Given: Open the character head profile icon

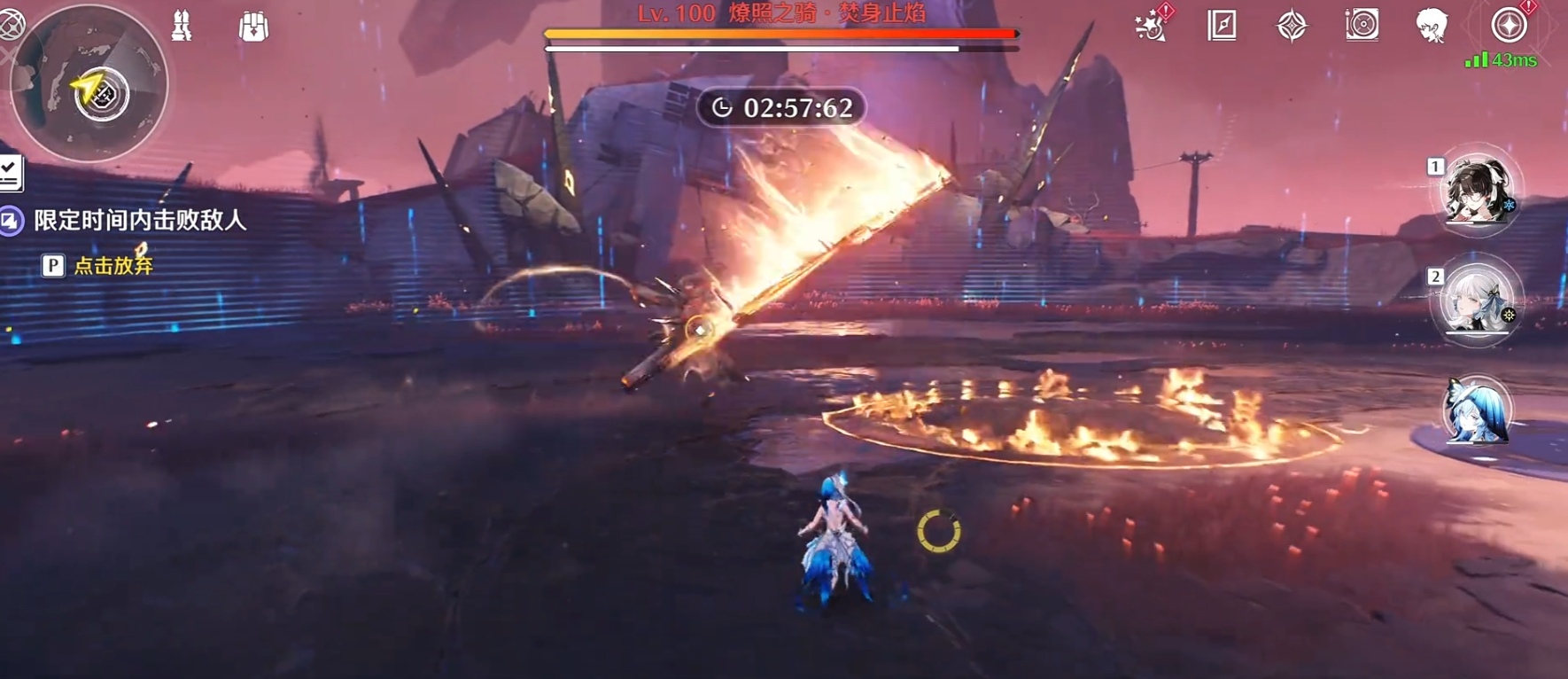Looking at the screenshot, I should [x=1432, y=26].
